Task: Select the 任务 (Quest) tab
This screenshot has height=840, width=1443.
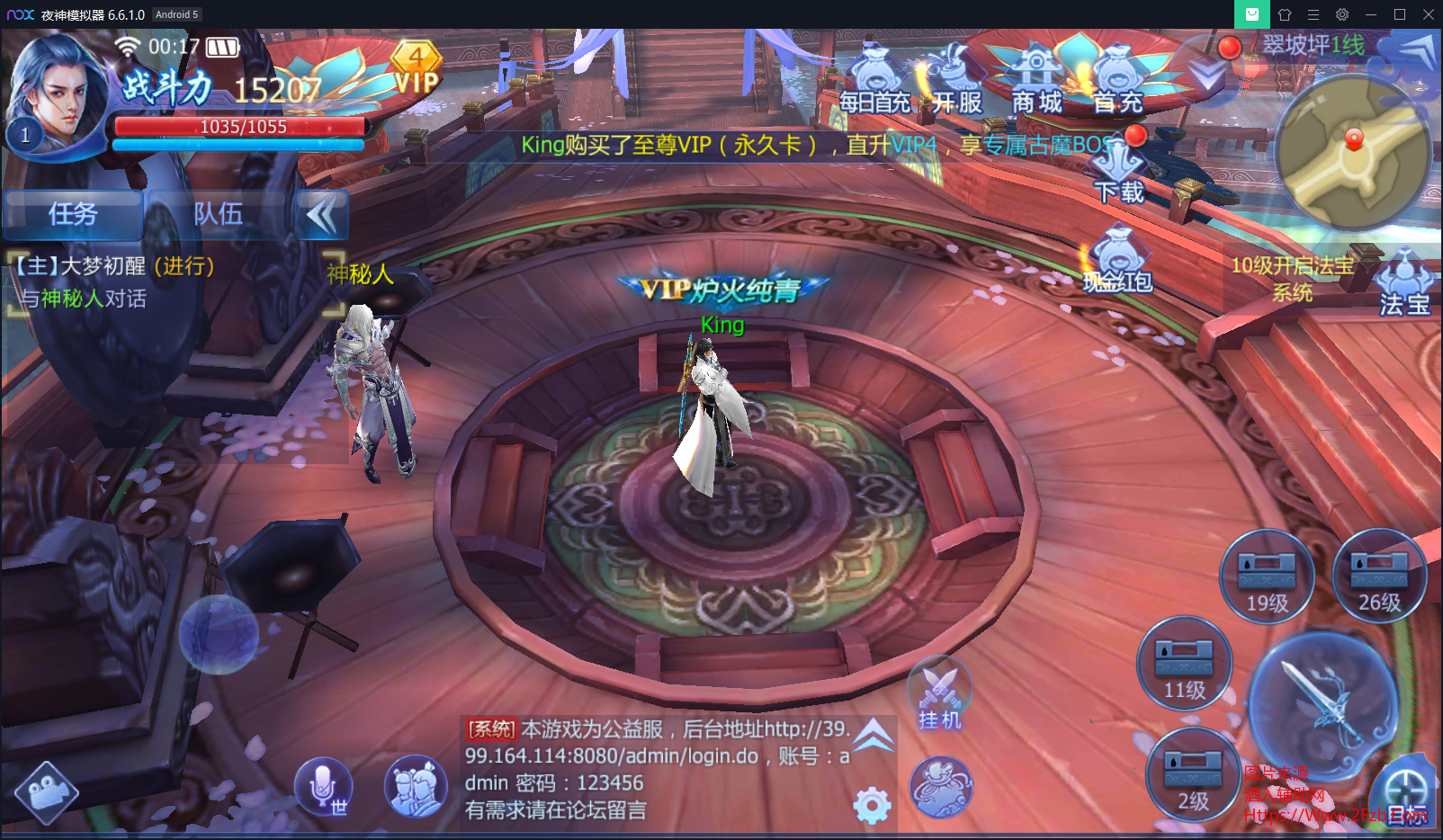Action: 73,215
